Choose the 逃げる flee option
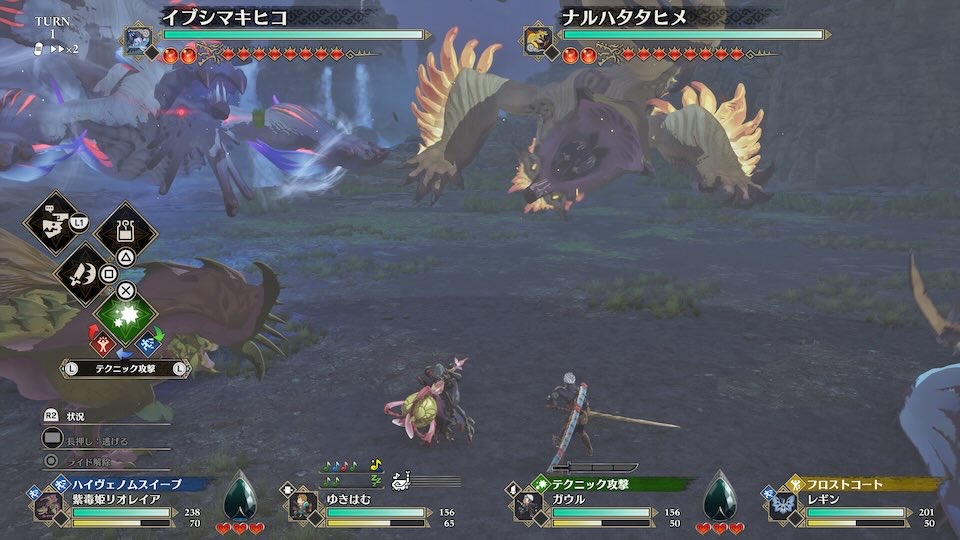 tap(97, 439)
